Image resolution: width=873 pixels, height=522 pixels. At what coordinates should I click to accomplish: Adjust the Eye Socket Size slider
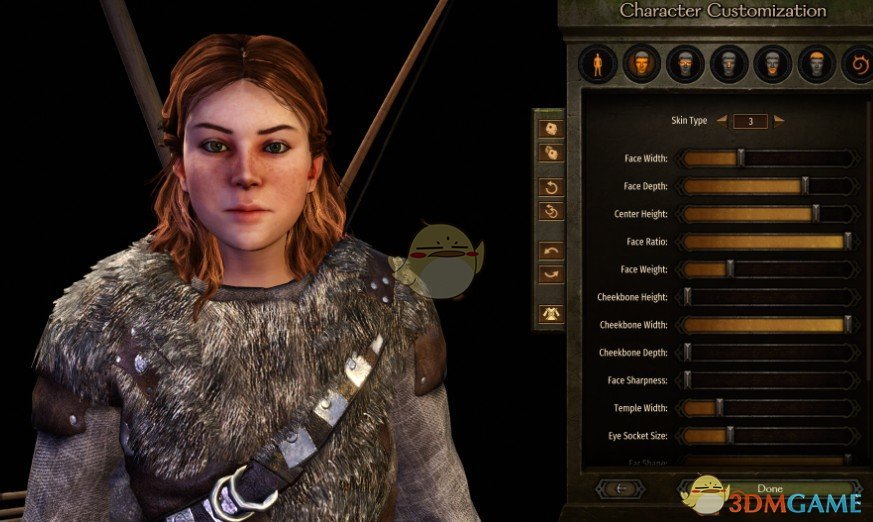(x=730, y=436)
